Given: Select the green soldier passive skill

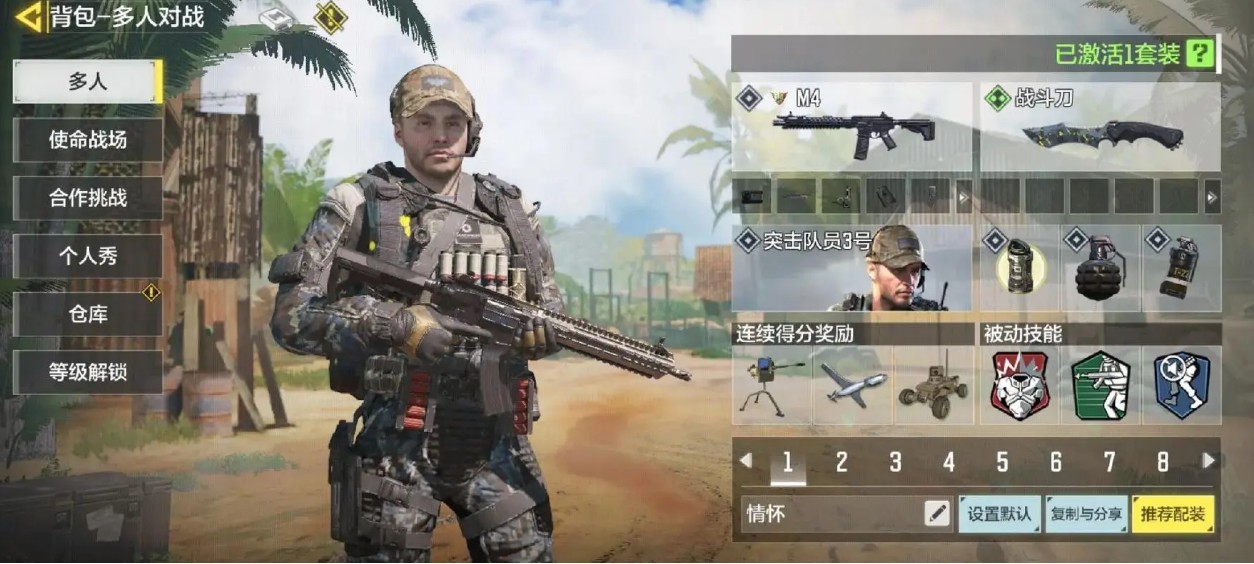Looking at the screenshot, I should 1100,385.
